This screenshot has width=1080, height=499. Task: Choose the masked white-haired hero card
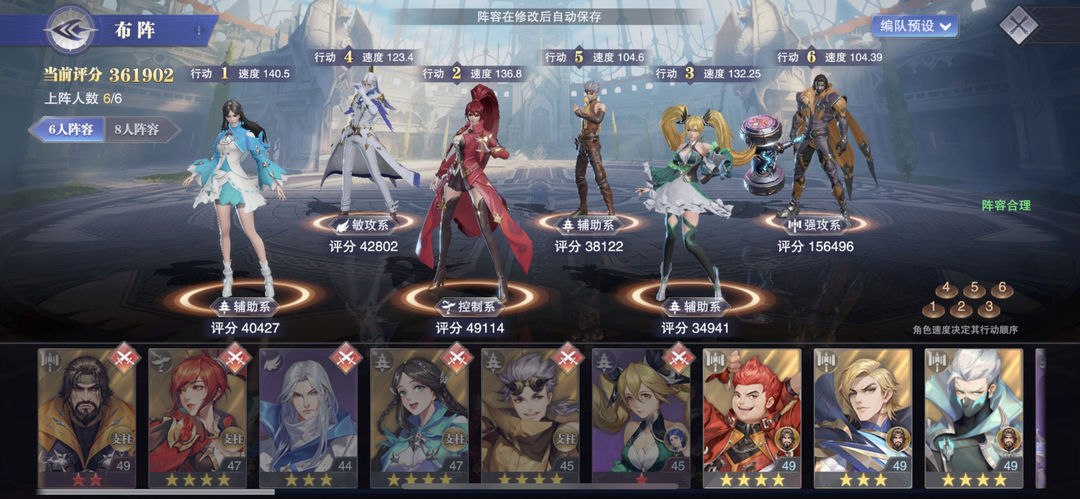(x=973, y=416)
